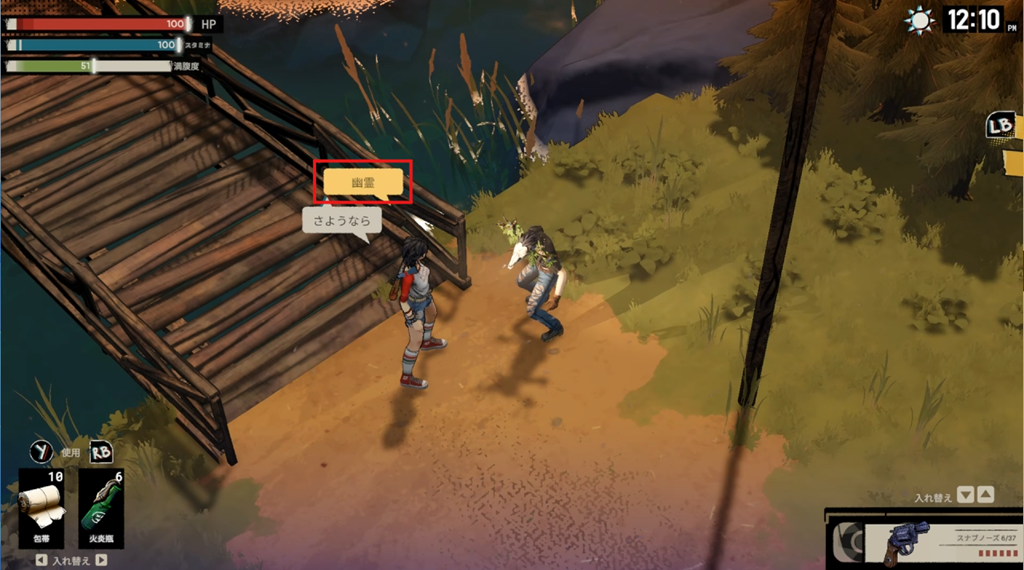Choose the 幽霊 dialogue reply
This screenshot has width=1024, height=570.
pos(362,182)
